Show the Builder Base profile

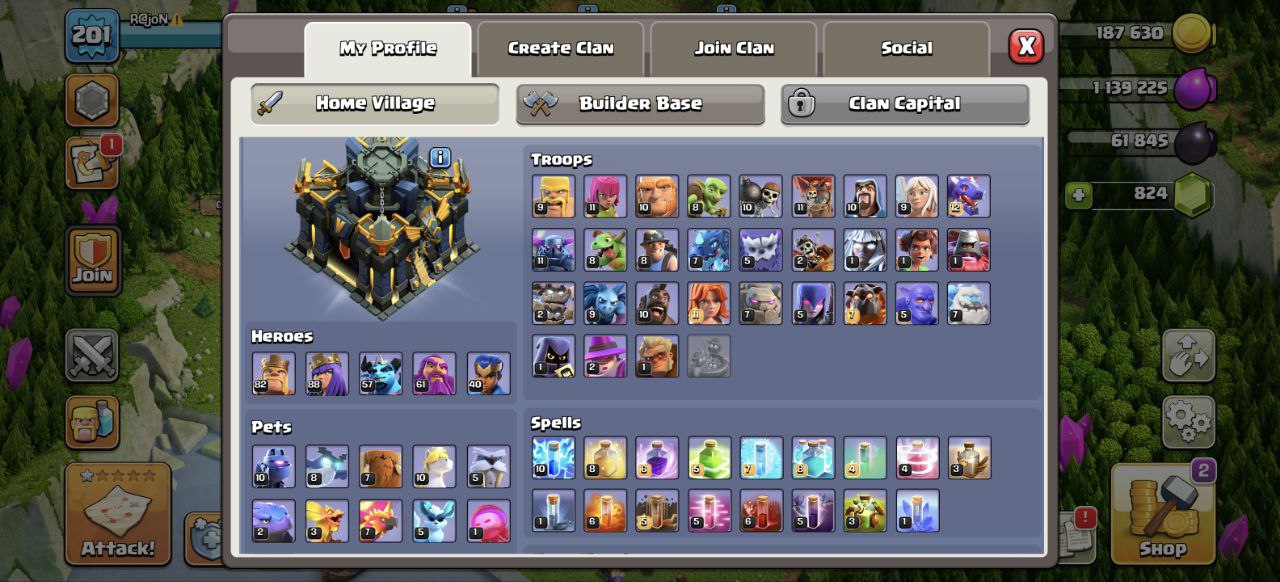(x=640, y=104)
